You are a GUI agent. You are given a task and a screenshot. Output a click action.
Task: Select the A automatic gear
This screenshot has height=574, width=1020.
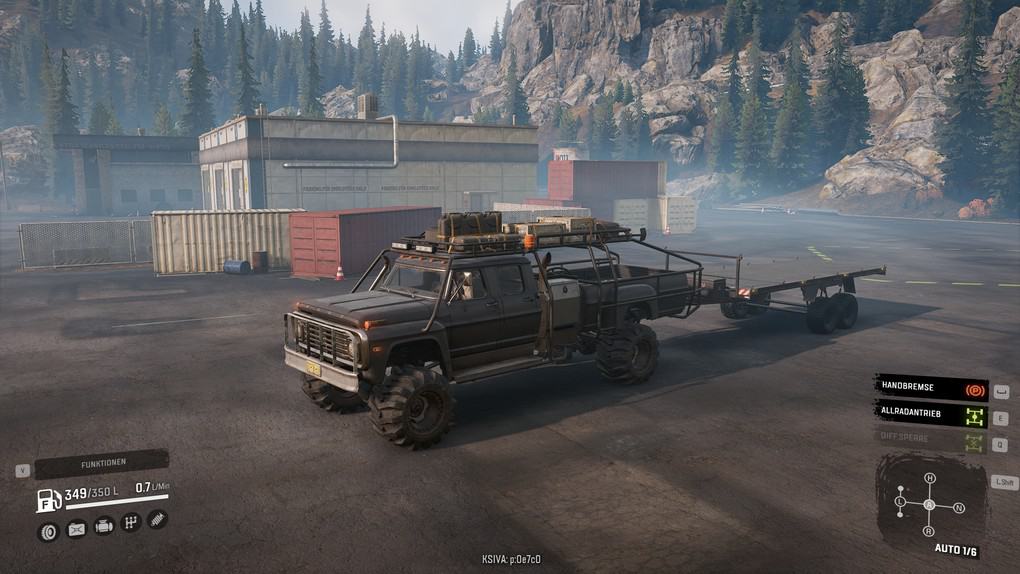(929, 504)
